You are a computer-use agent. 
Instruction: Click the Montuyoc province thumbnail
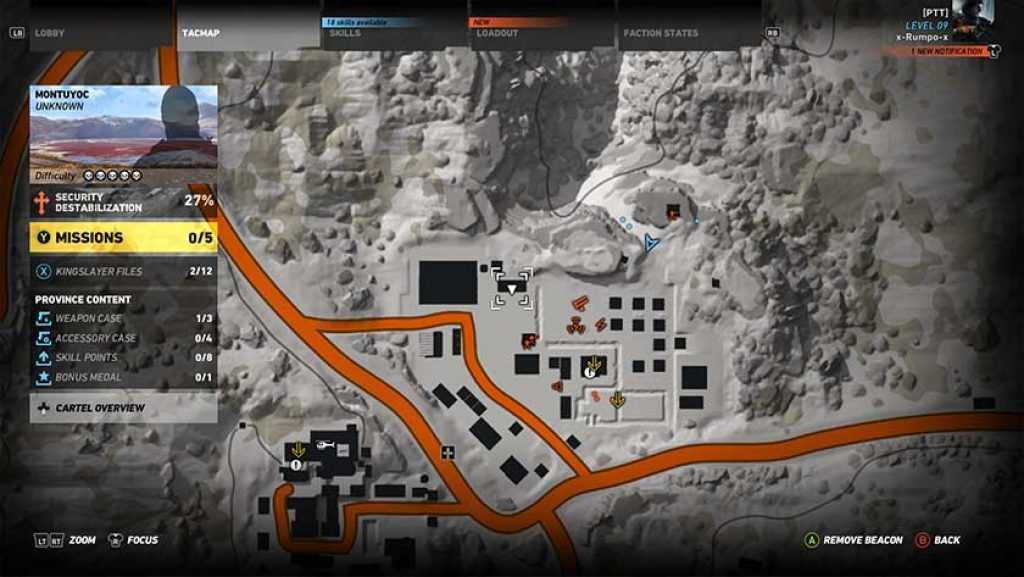coord(124,126)
